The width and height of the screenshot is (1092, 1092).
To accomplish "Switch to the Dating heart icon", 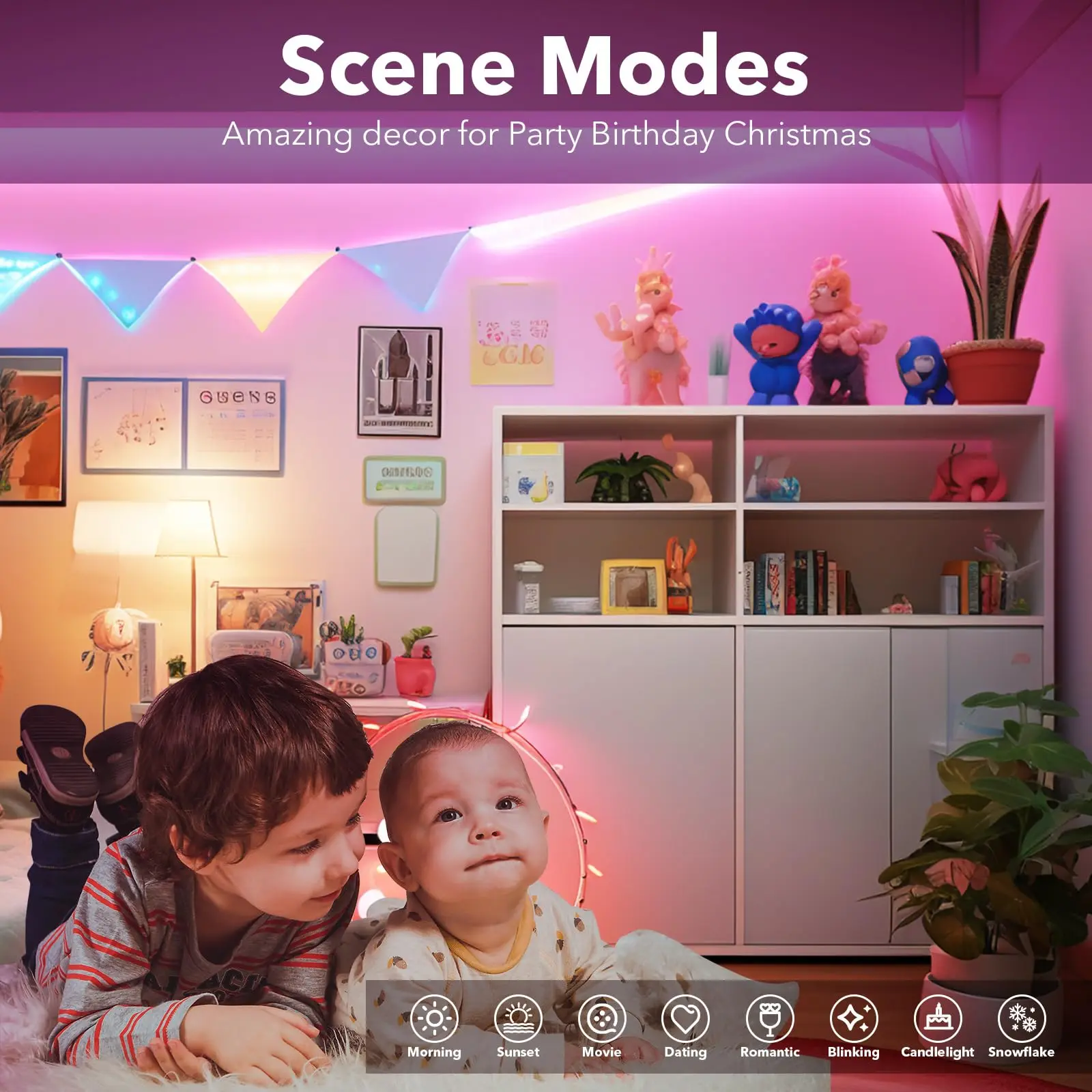I will coord(686,1019).
